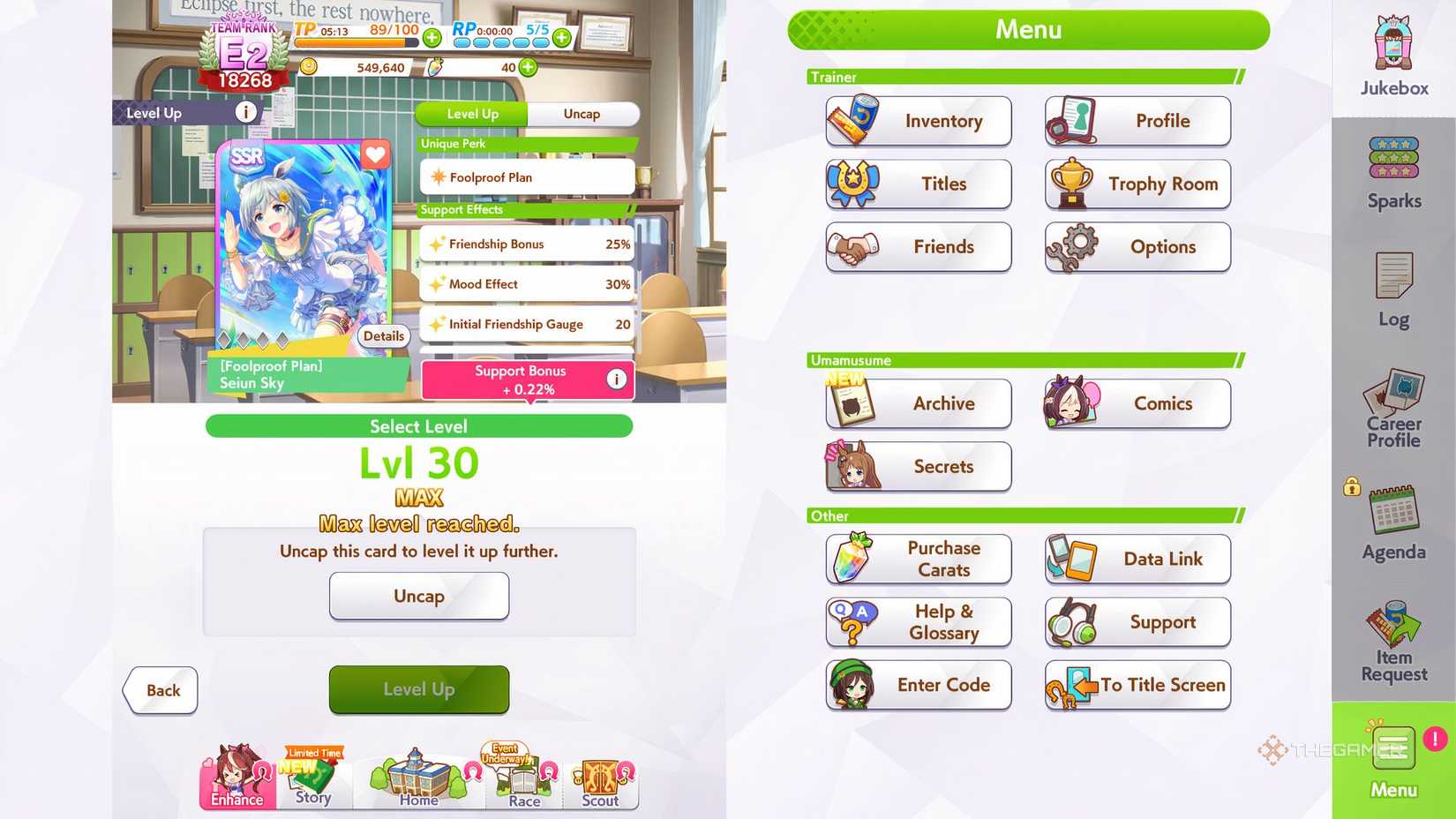Tap the Support Bonus info indicator
1456x819 pixels.
(616, 379)
